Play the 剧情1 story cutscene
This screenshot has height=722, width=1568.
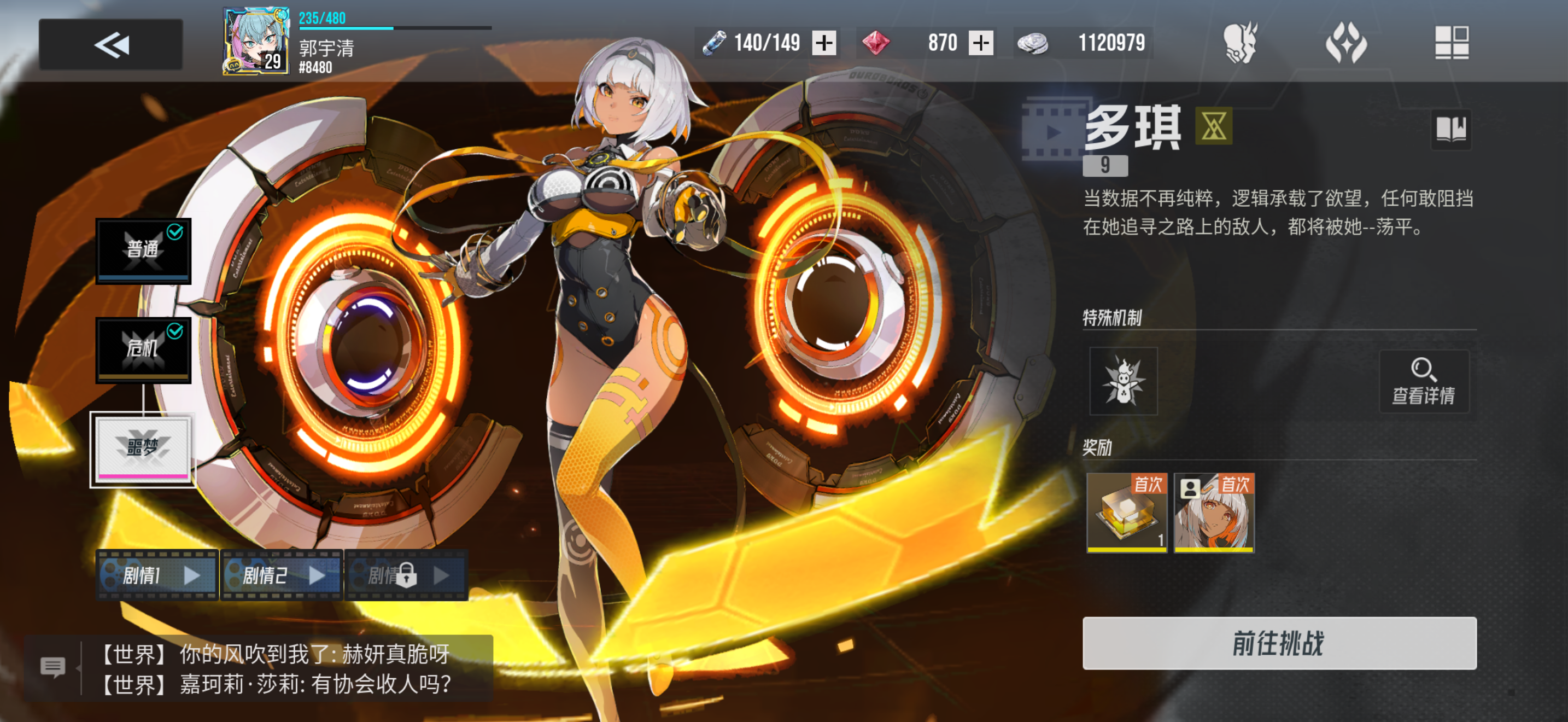pos(156,575)
